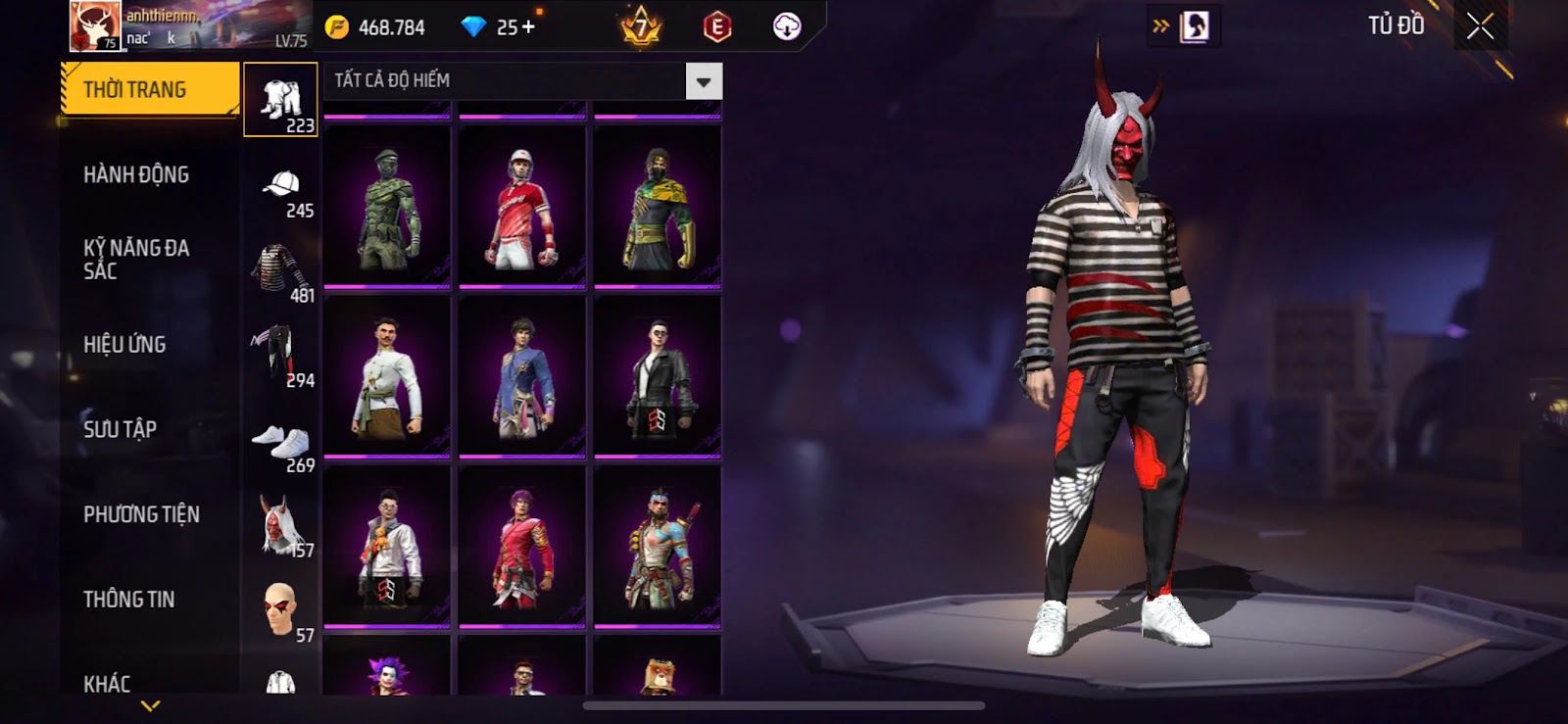Pick the black leather jacket outfit
1568x724 pixels.
click(x=658, y=376)
